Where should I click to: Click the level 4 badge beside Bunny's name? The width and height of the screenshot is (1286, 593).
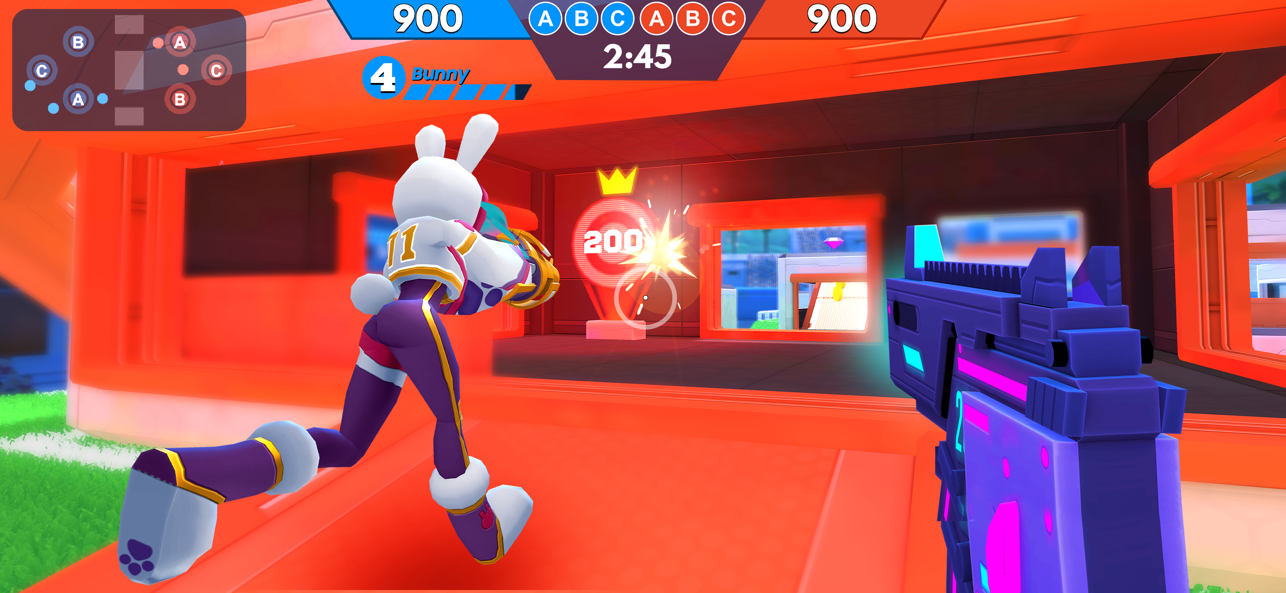pyautogui.click(x=384, y=78)
